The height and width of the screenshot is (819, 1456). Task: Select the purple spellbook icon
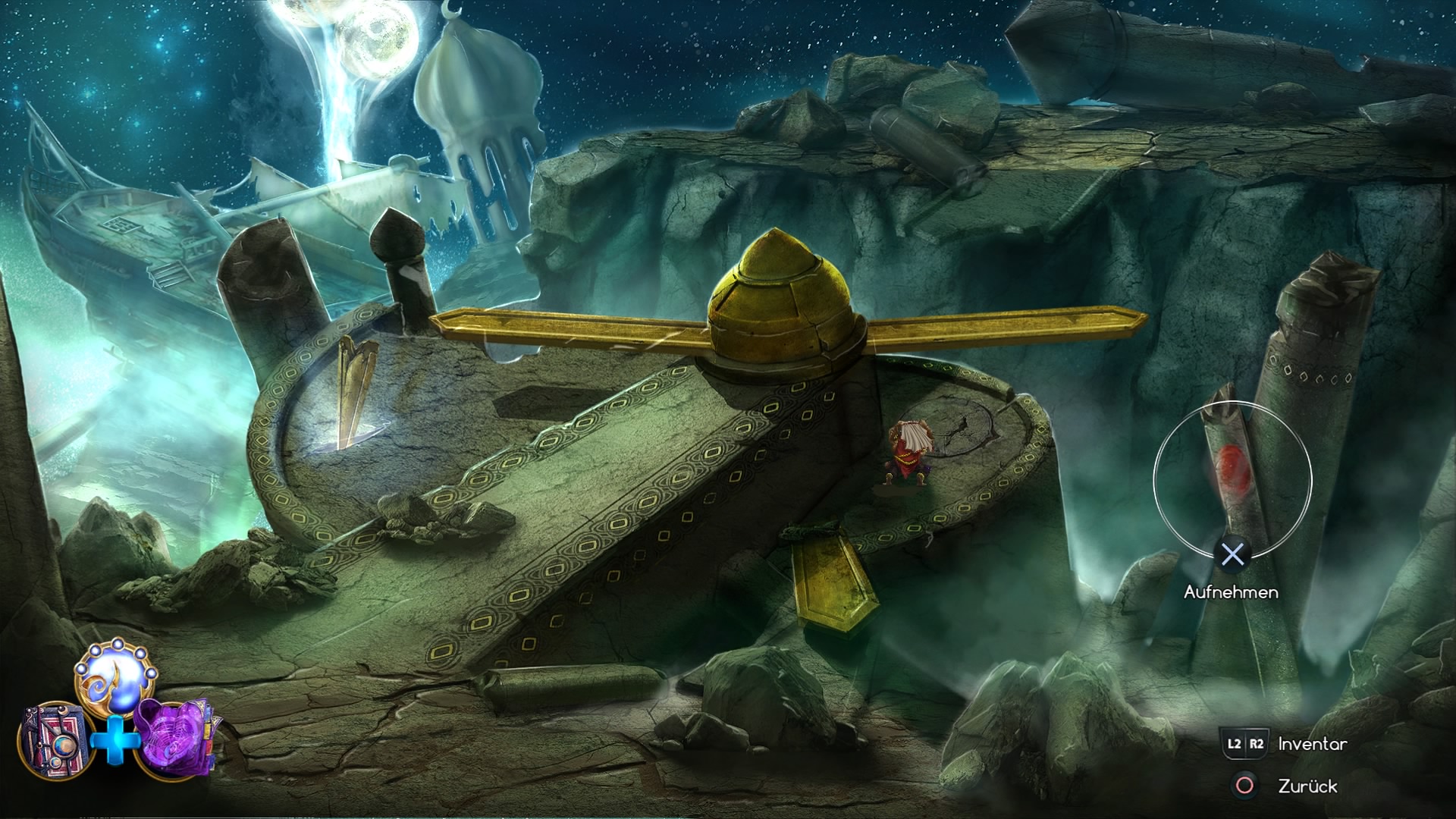pyautogui.click(x=171, y=737)
